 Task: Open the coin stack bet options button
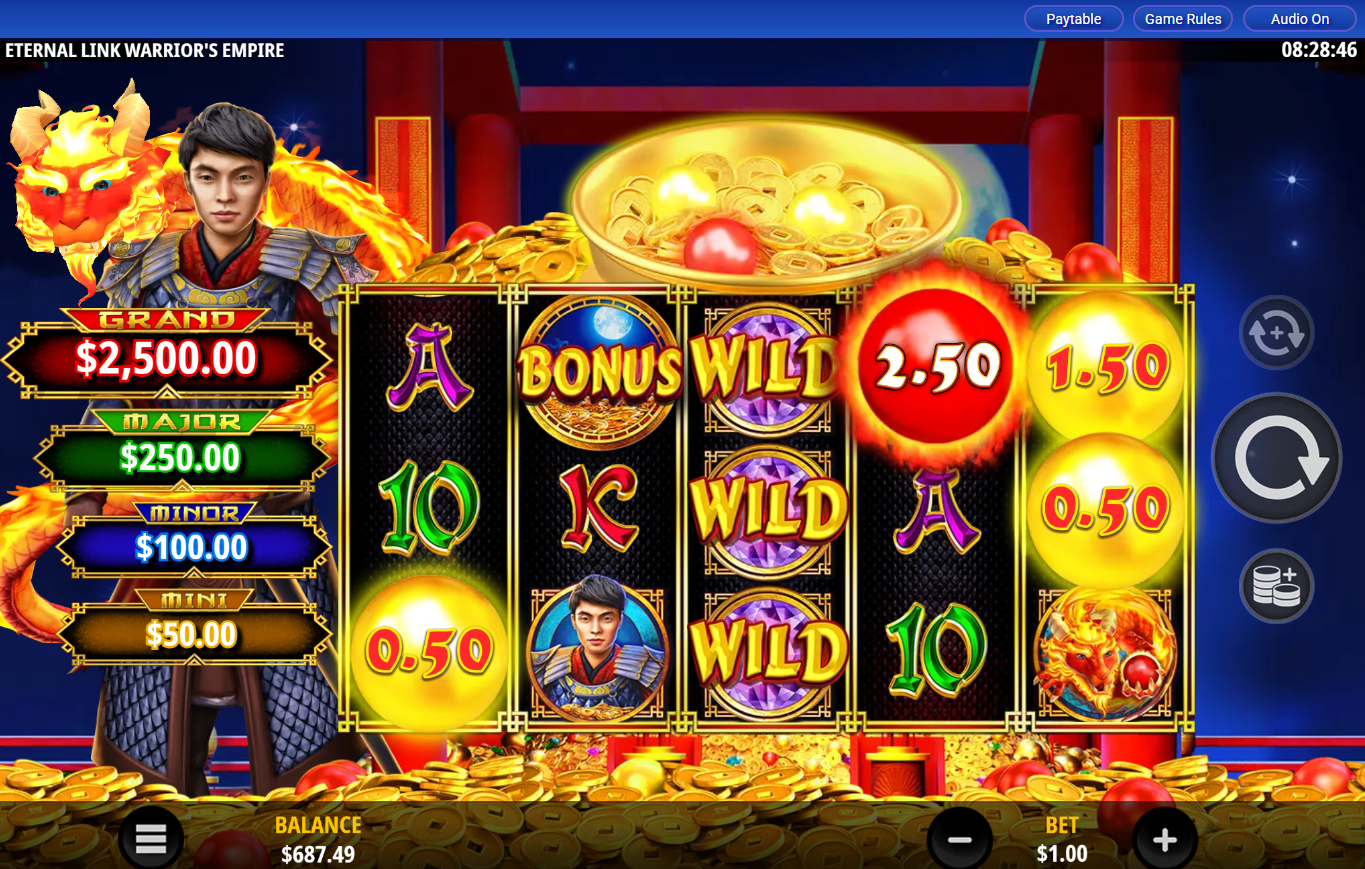[1276, 586]
